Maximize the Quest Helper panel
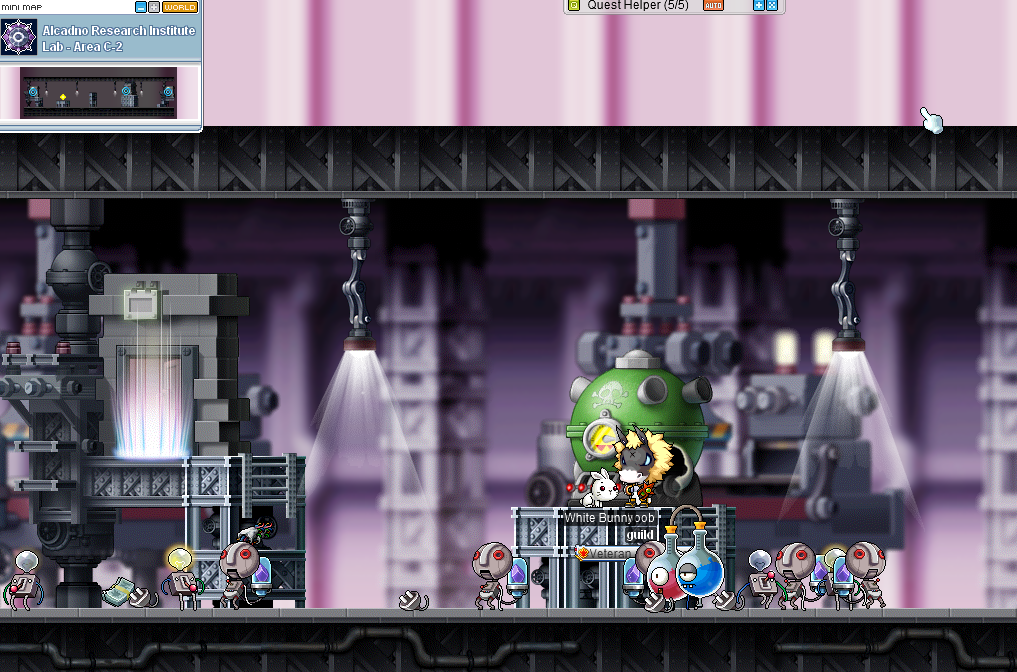This screenshot has height=672, width=1017. (x=772, y=6)
